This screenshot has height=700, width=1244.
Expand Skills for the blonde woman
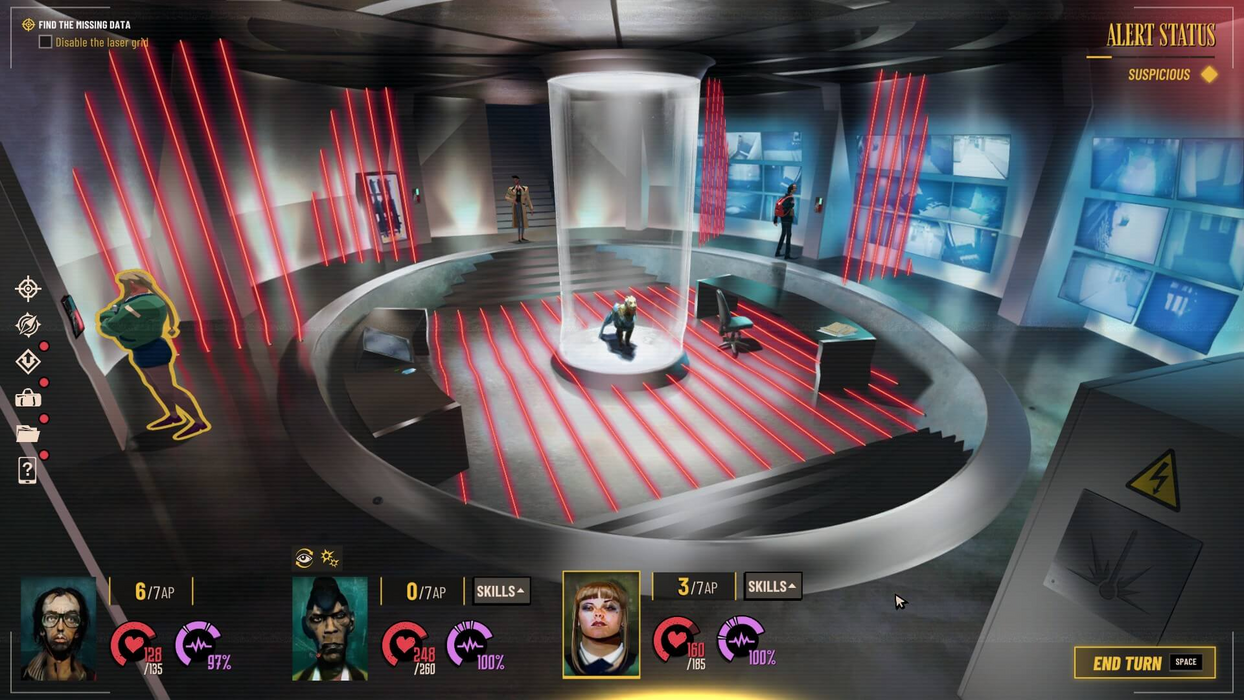point(772,587)
